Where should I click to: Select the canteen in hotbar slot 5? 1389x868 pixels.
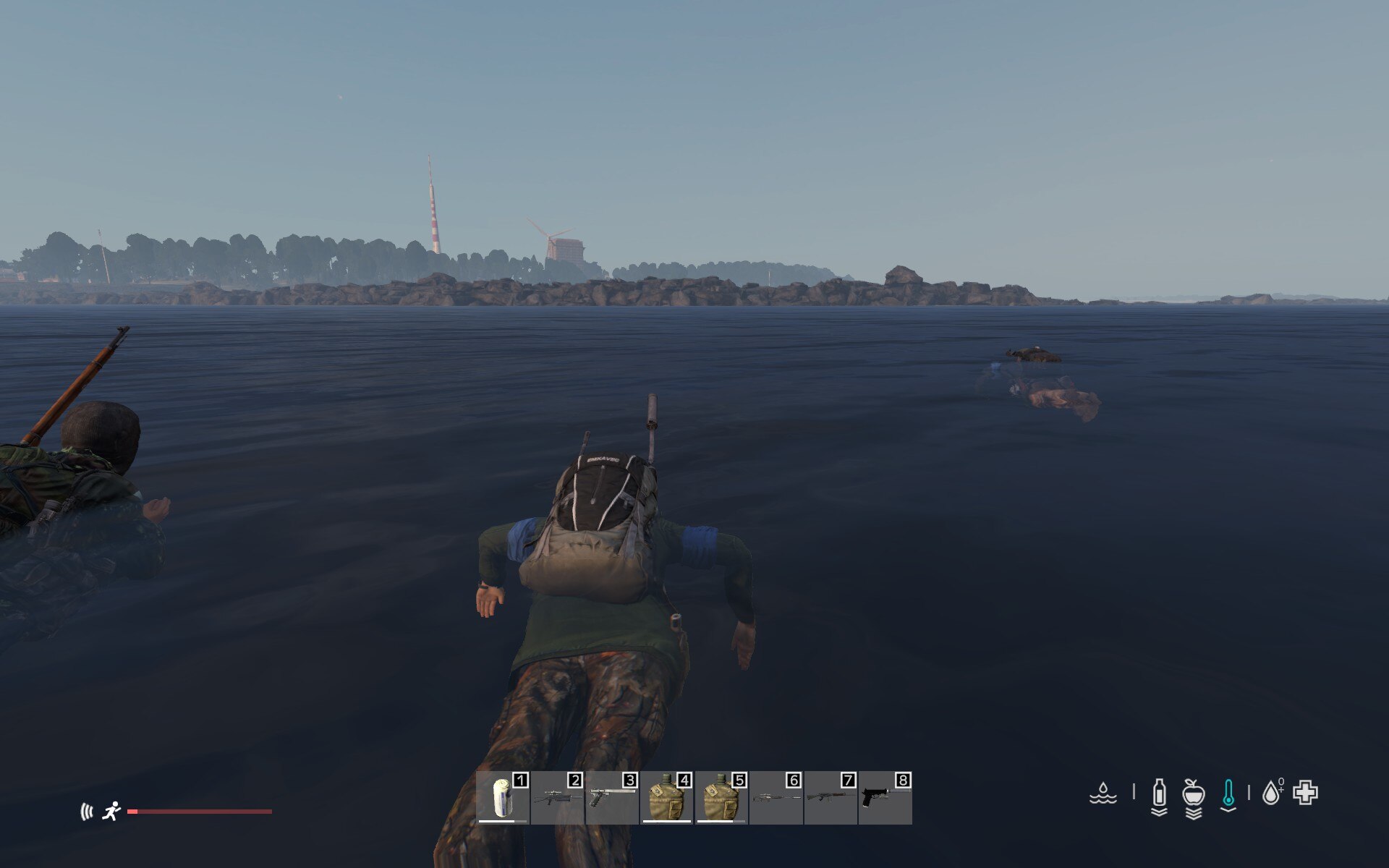pyautogui.click(x=721, y=798)
